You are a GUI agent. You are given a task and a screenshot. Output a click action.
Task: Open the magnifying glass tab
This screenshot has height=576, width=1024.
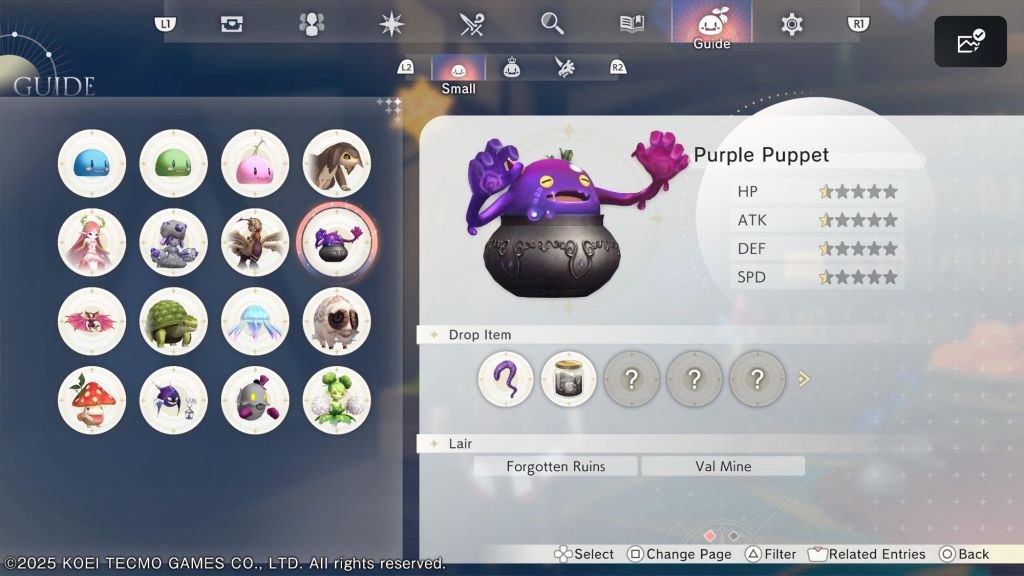pos(552,24)
